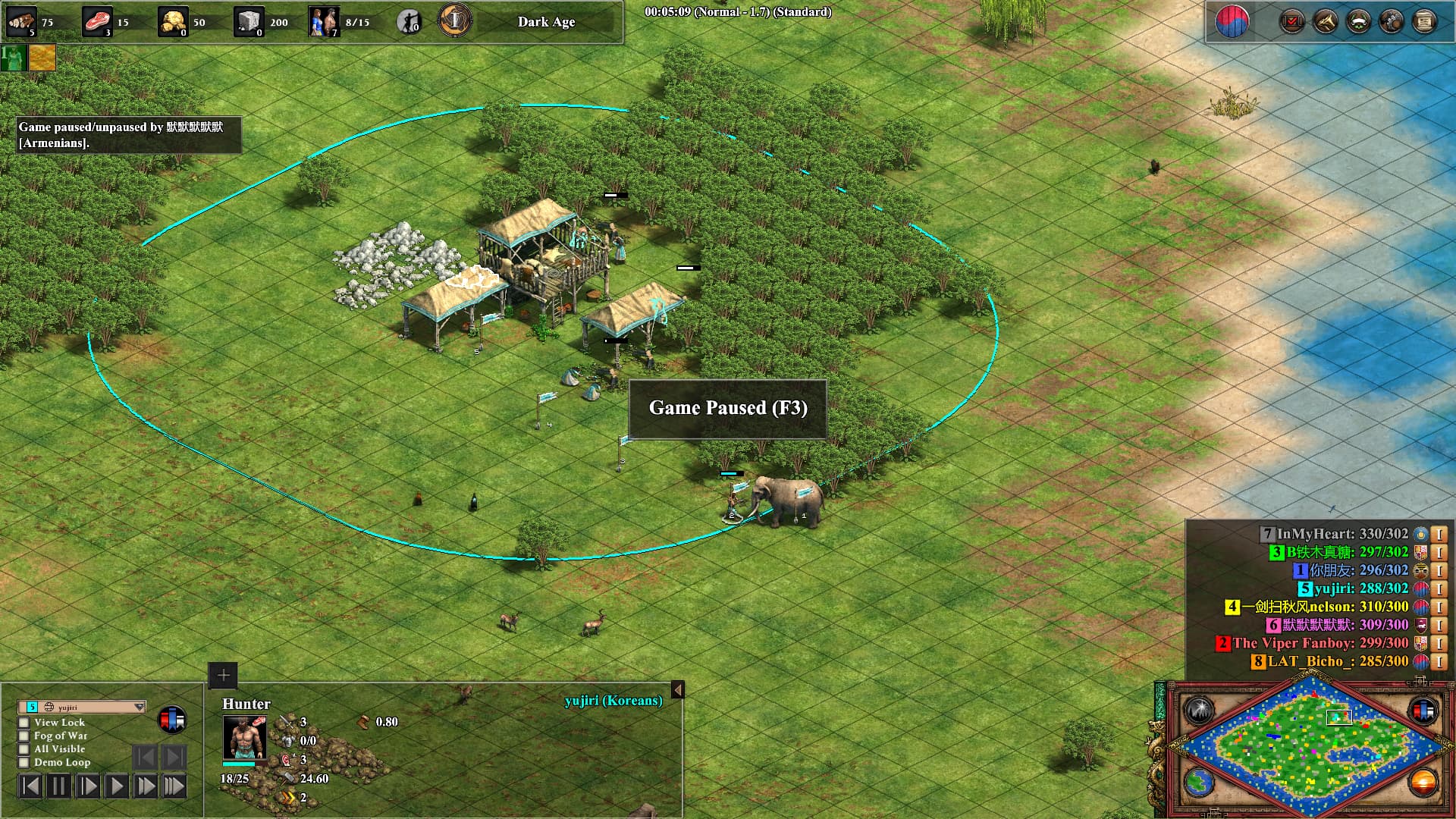This screenshot has height=819, width=1456.
Task: Click the sunset button beside the minimap
Action: coord(1423,782)
